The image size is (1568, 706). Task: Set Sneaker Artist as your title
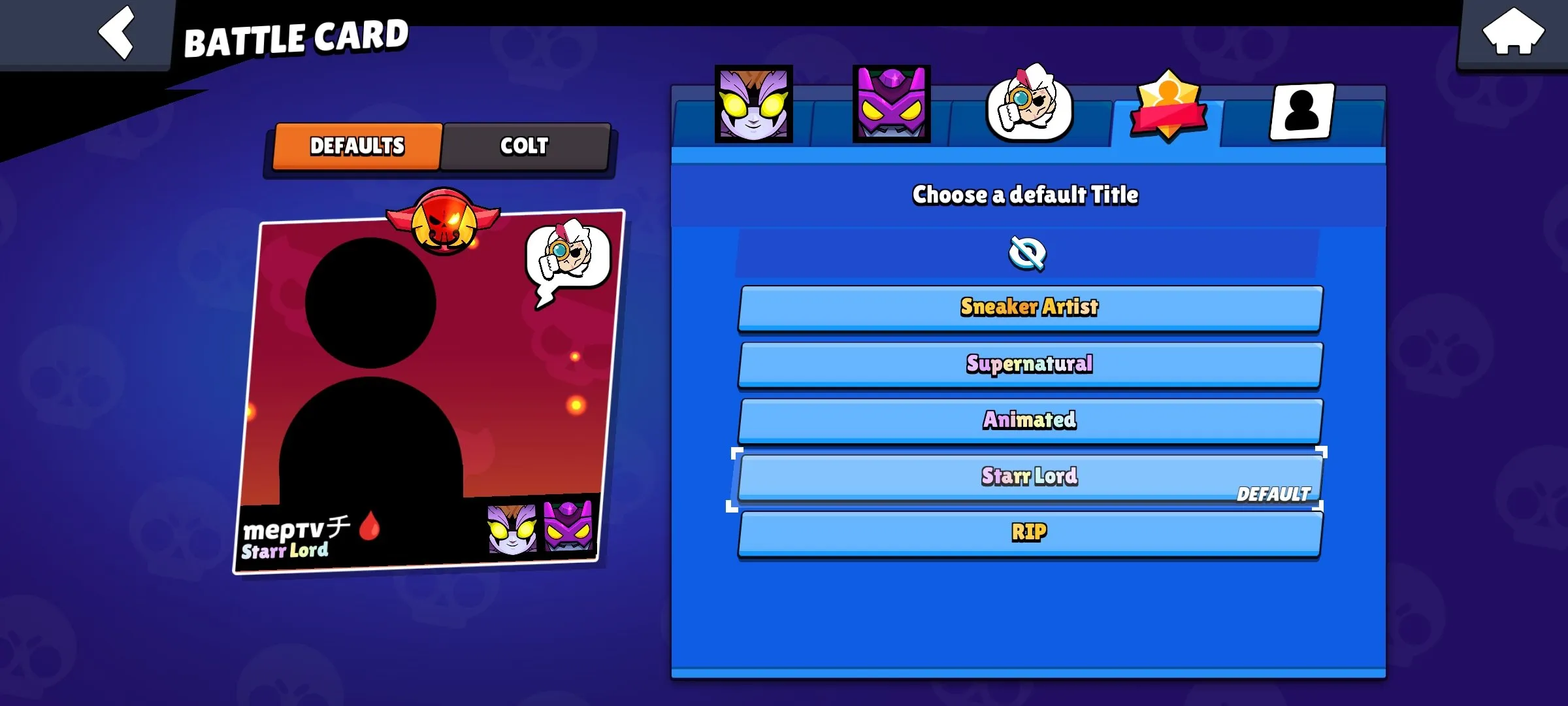click(1028, 307)
